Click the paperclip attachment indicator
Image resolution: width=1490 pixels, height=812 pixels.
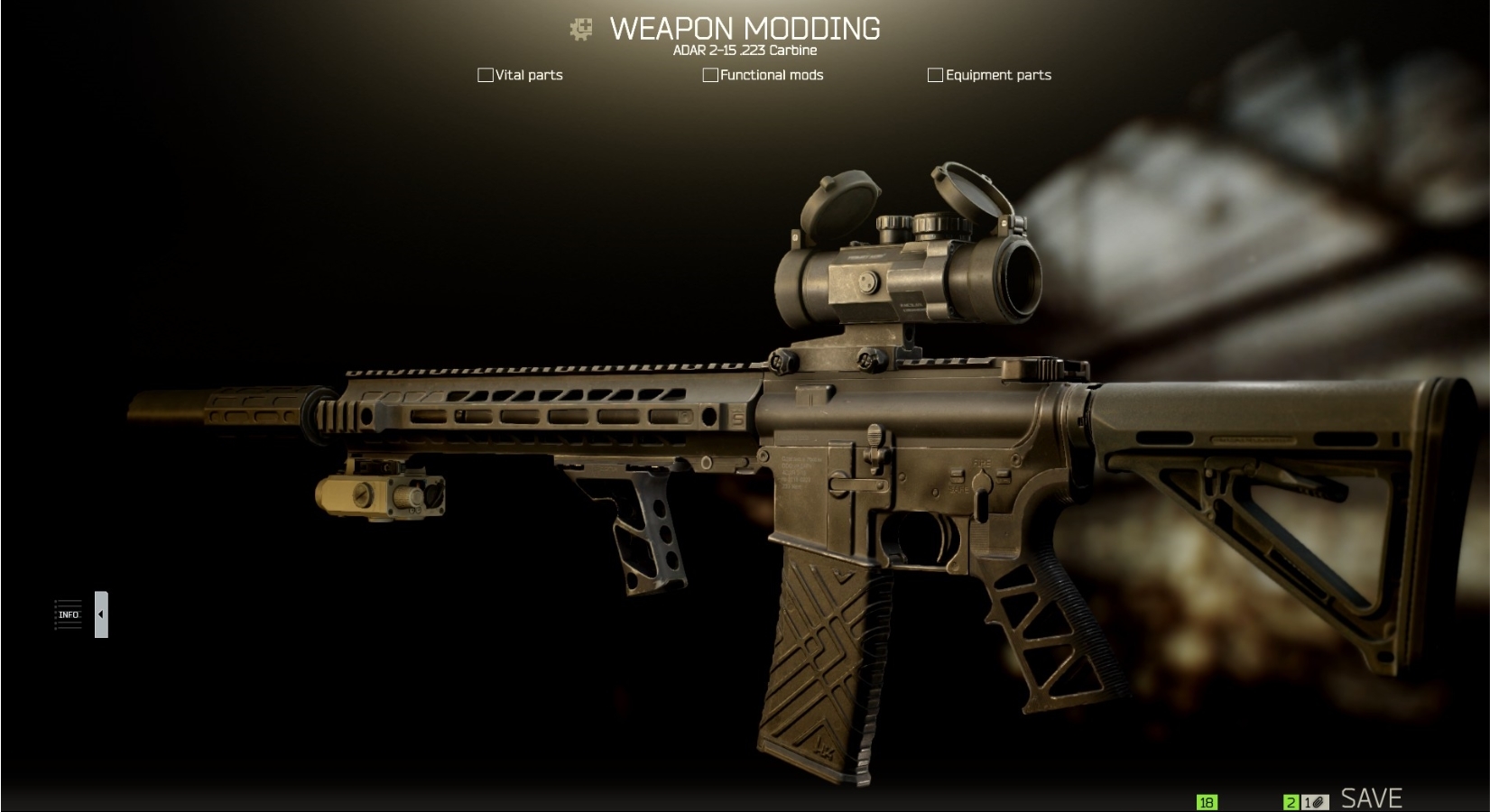point(1316,799)
